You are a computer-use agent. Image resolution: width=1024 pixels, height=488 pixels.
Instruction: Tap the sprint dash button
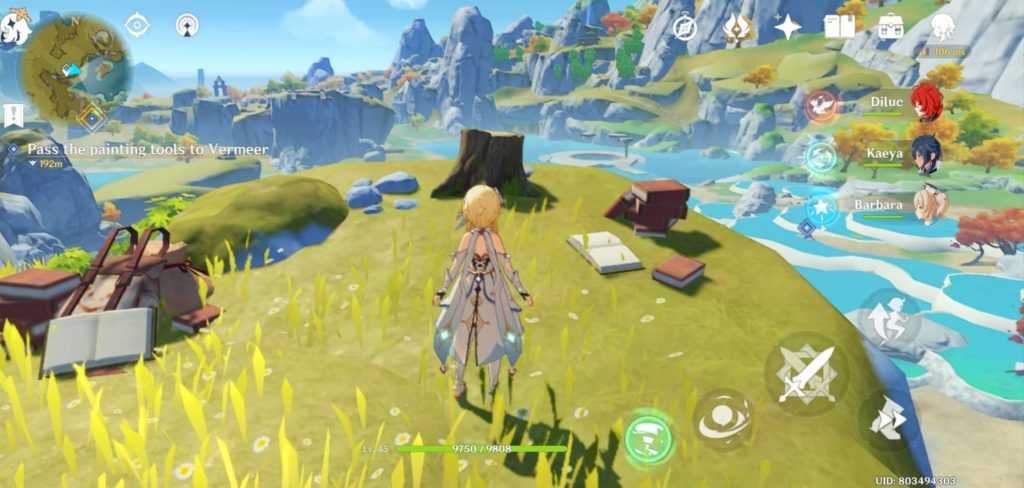(x=886, y=420)
